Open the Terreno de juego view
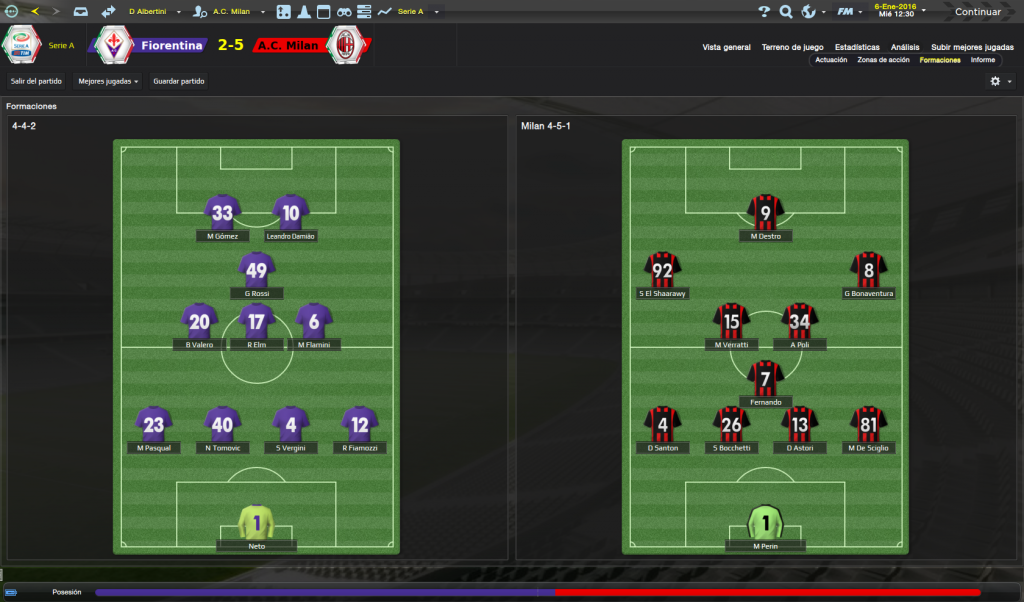The height and width of the screenshot is (602, 1024). tap(792, 47)
